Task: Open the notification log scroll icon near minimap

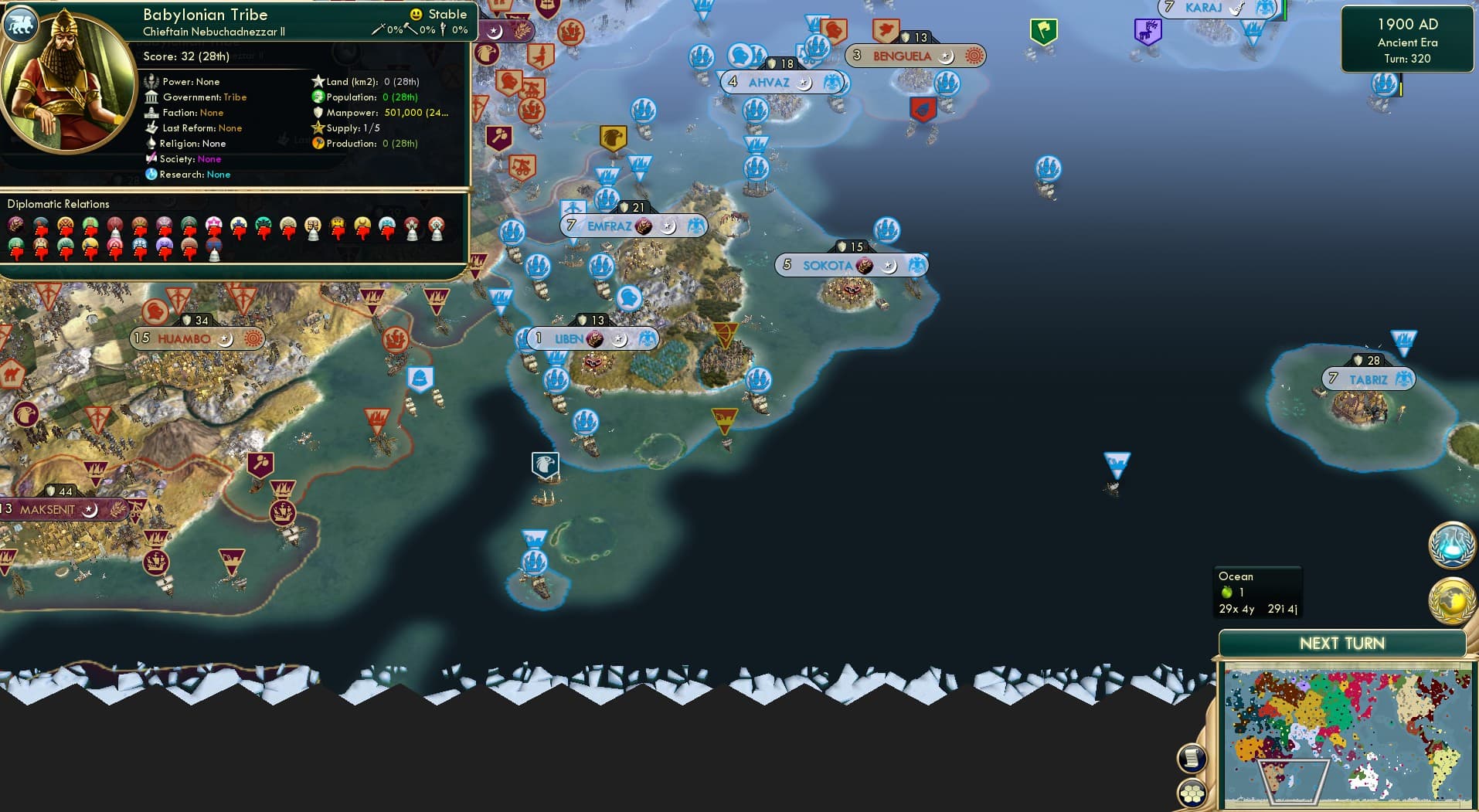Action: [x=1192, y=757]
